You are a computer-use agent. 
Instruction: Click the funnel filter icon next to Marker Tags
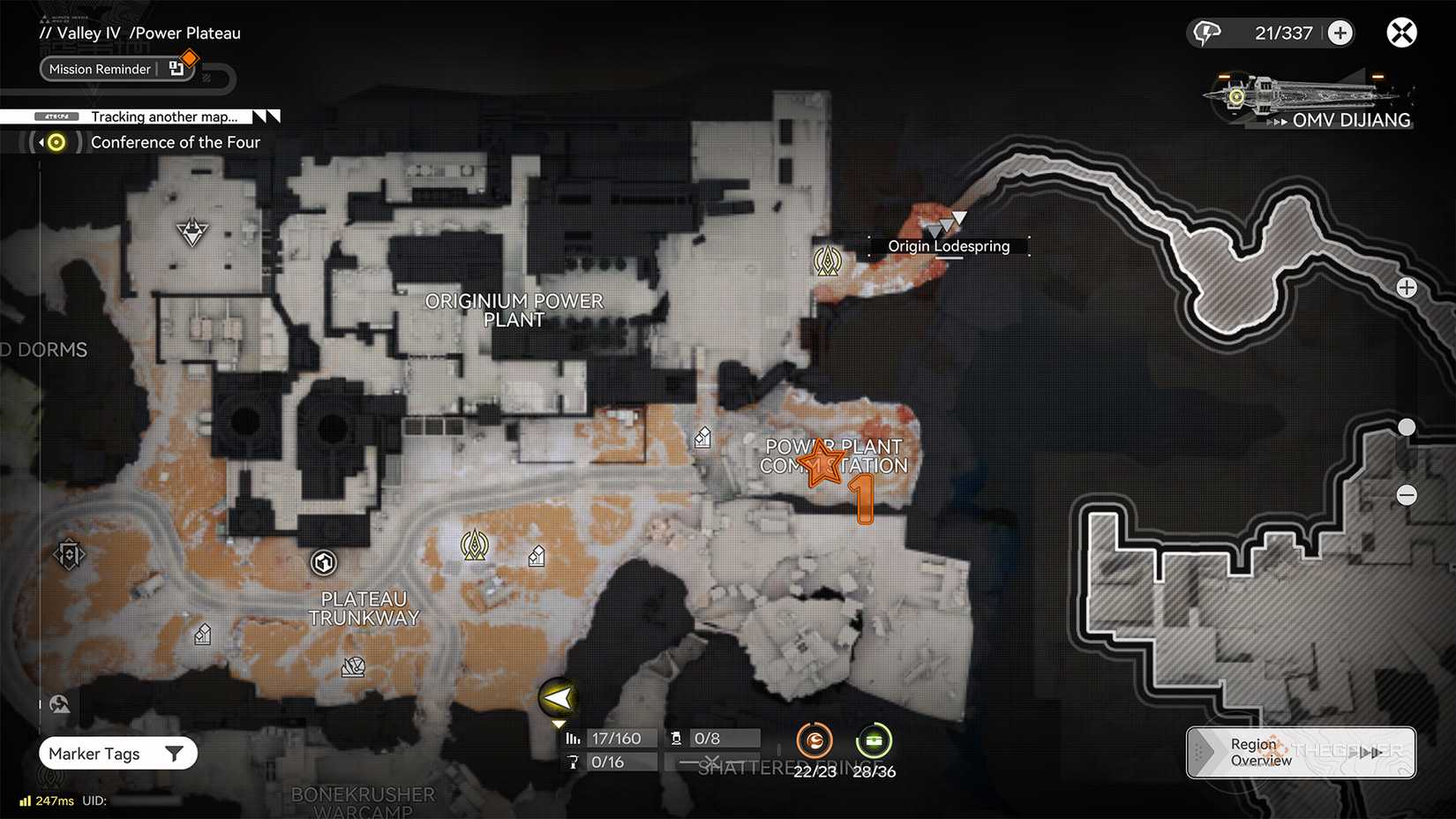coord(176,753)
